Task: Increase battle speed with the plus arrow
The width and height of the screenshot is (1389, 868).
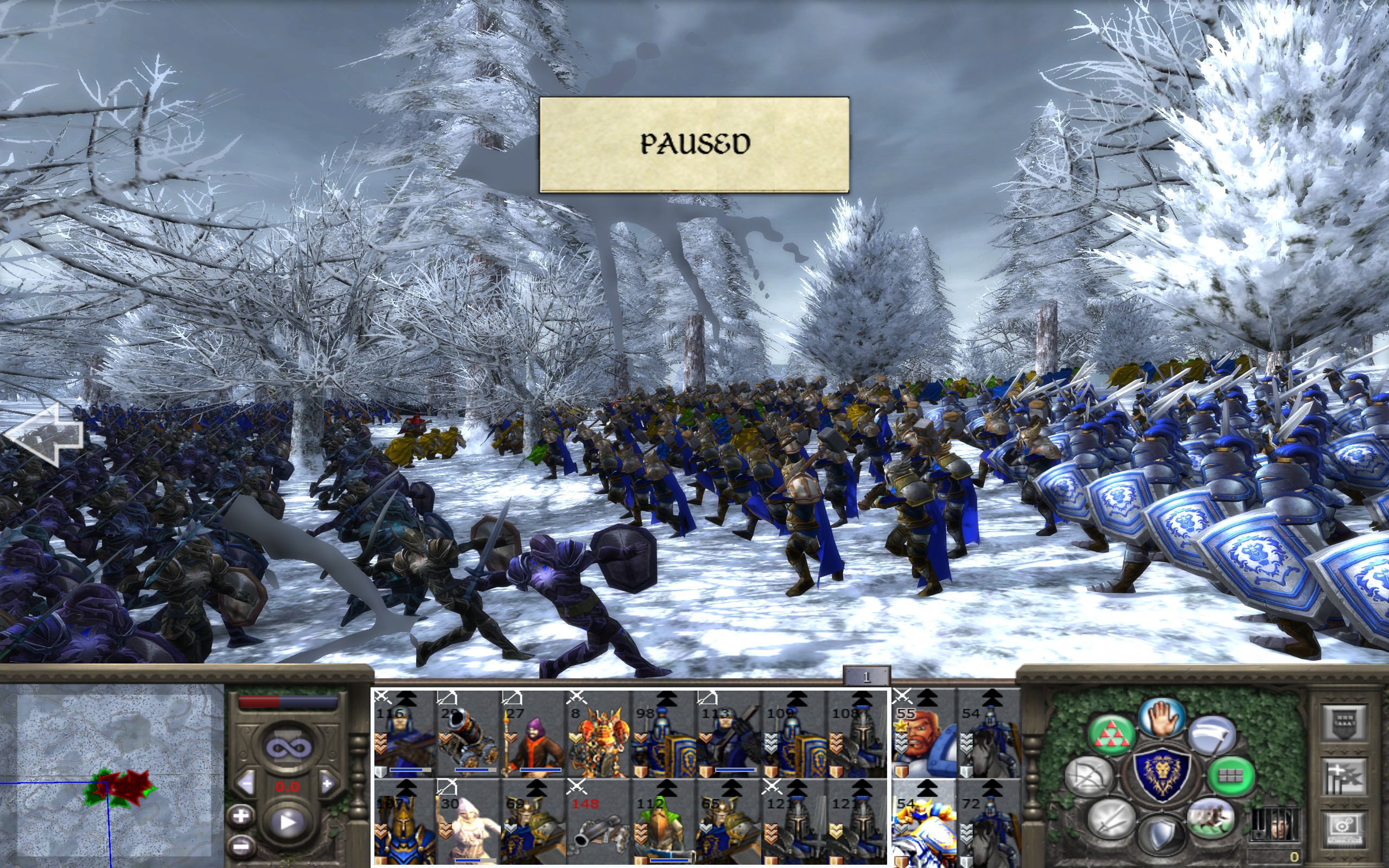Action: coord(327,783)
